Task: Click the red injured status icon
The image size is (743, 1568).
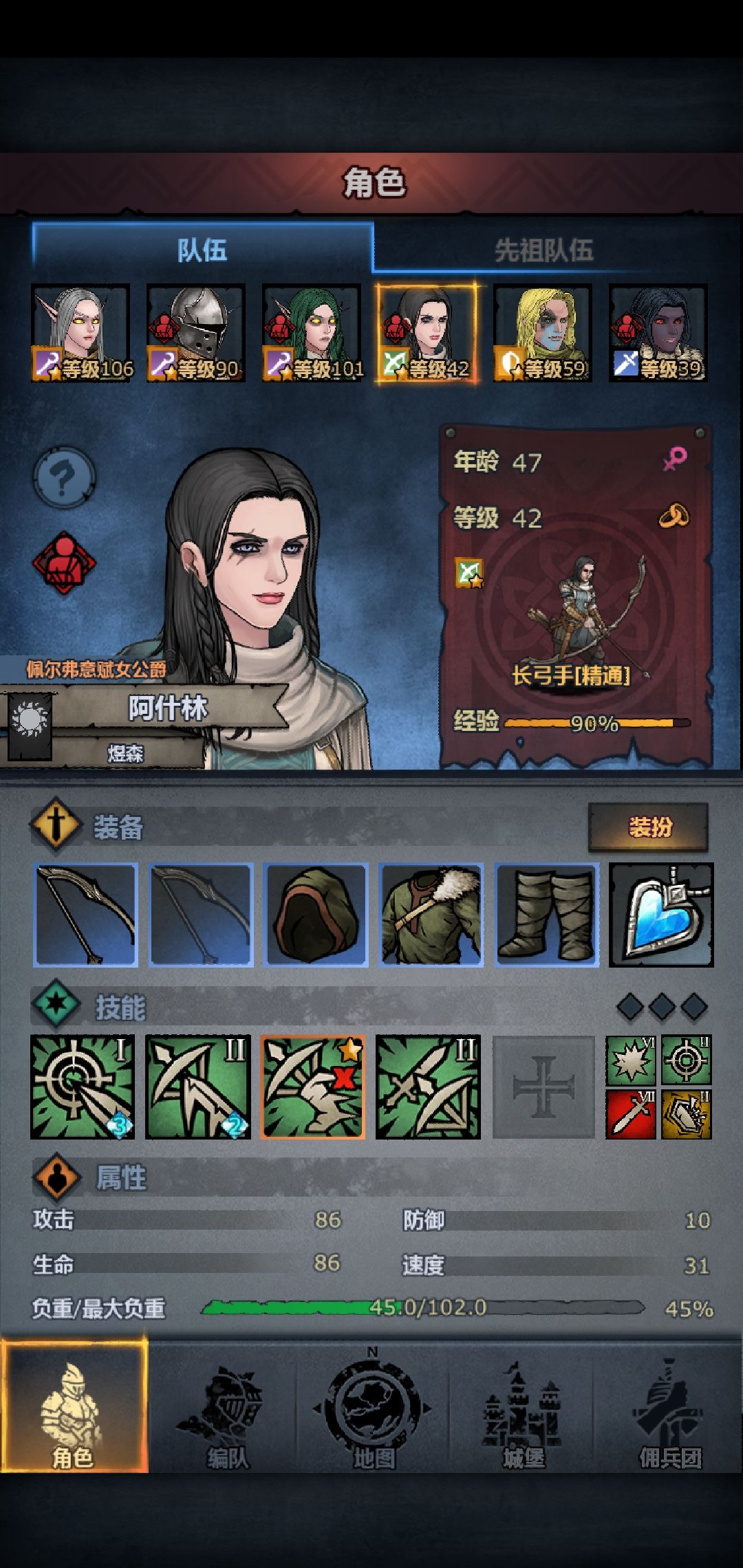Action: (x=64, y=563)
